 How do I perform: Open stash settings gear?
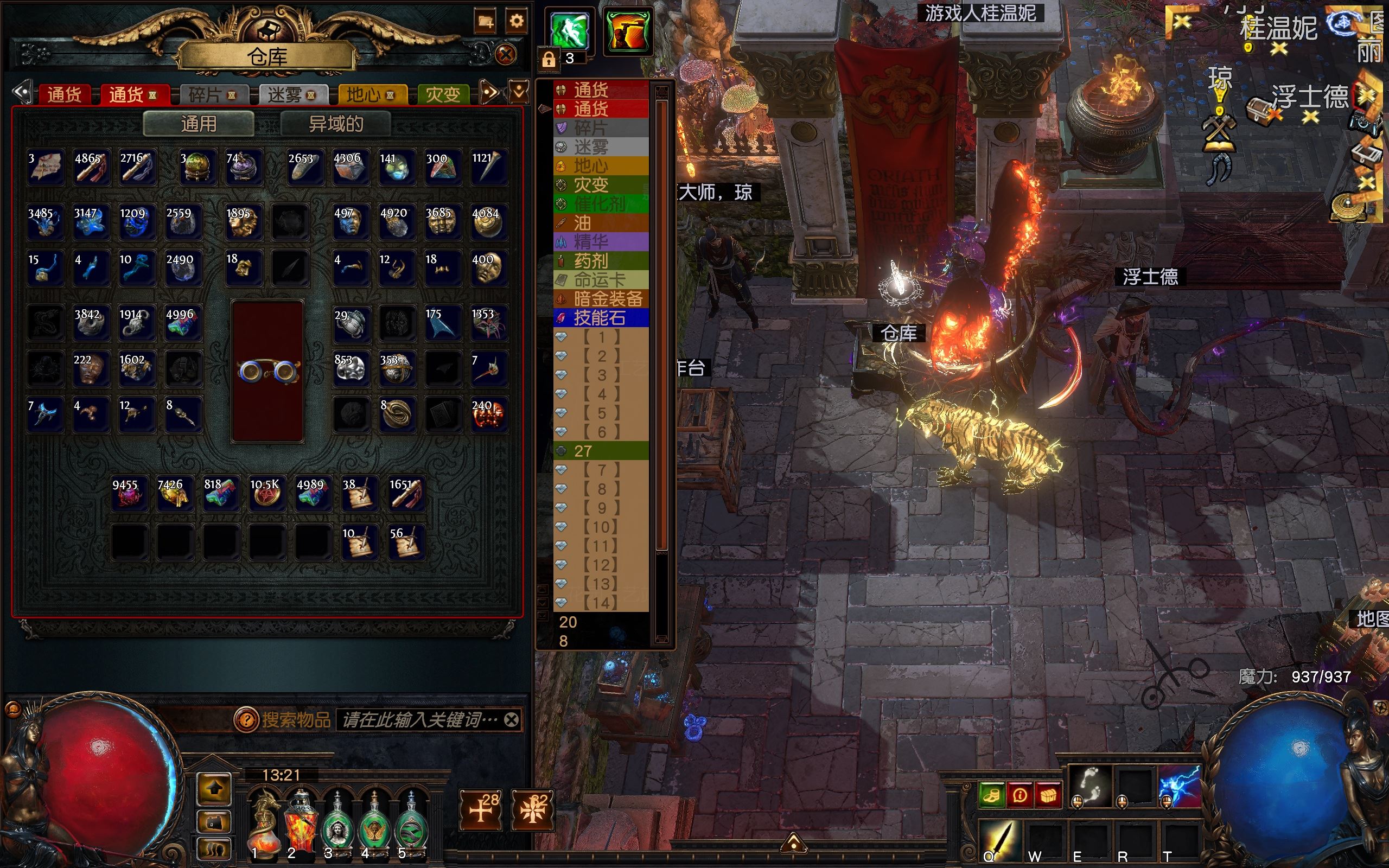516,22
